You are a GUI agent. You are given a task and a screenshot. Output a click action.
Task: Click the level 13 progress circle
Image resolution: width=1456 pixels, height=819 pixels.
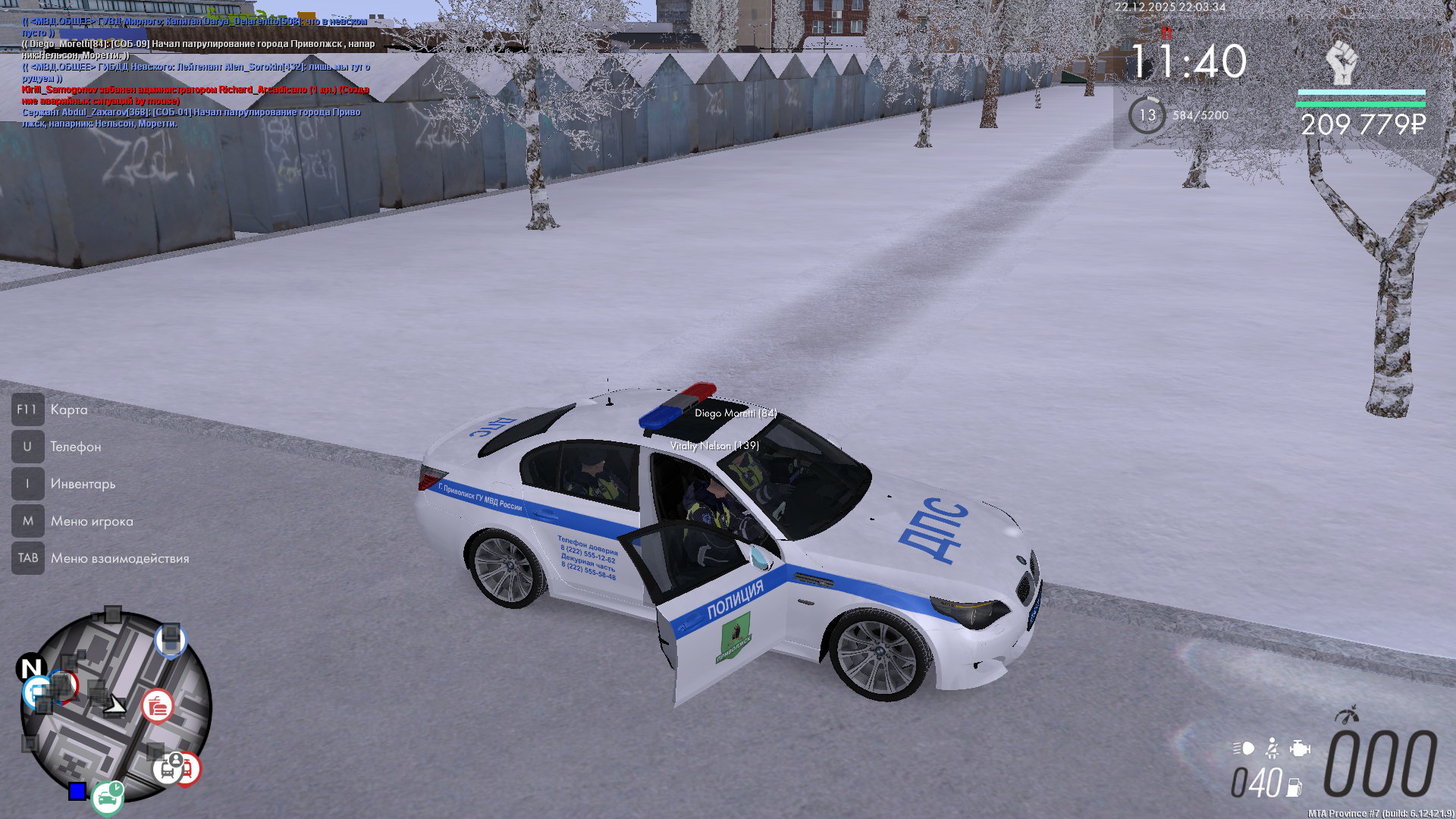[1147, 115]
